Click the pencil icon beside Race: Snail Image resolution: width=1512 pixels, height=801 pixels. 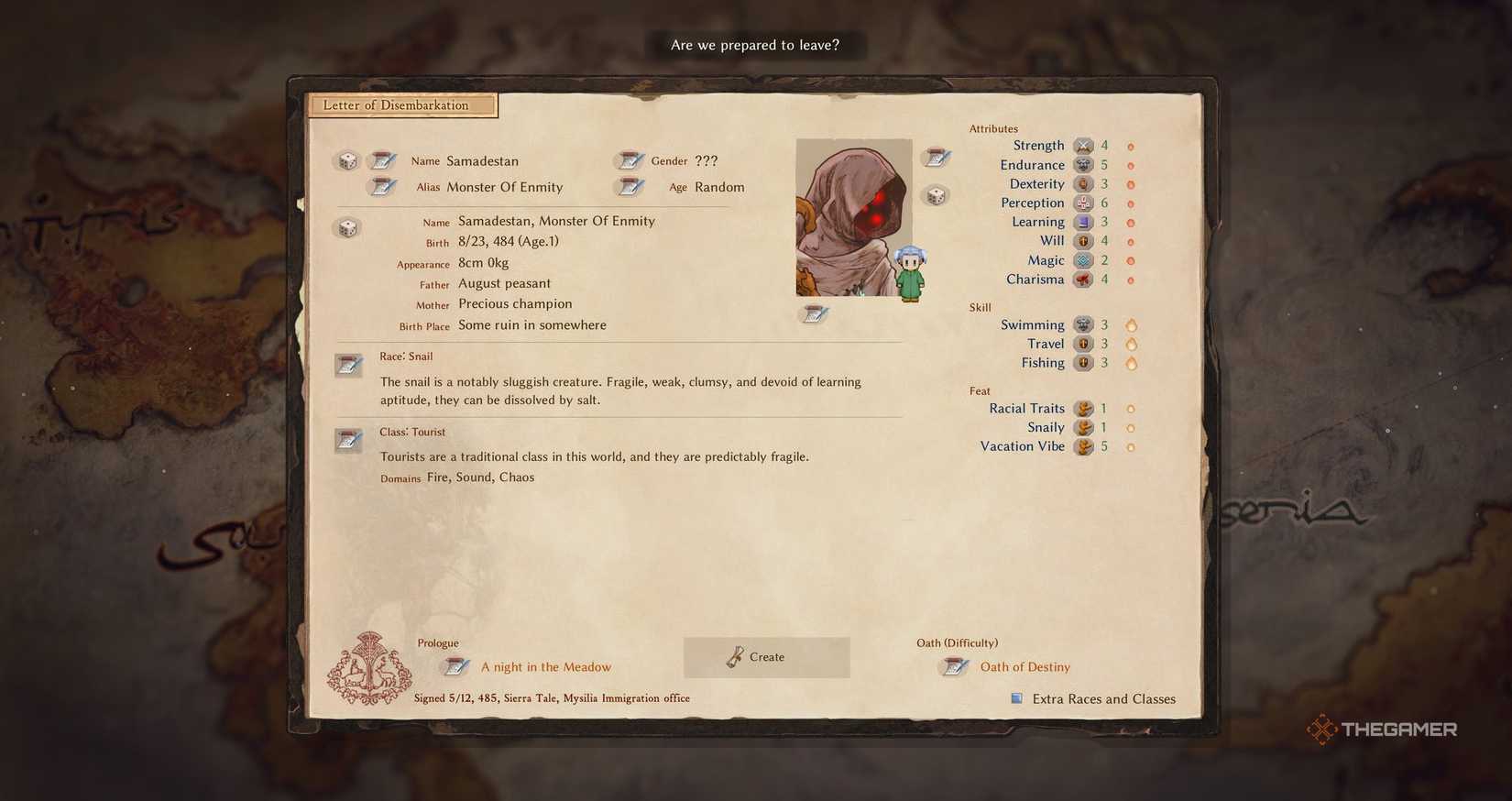349,364
